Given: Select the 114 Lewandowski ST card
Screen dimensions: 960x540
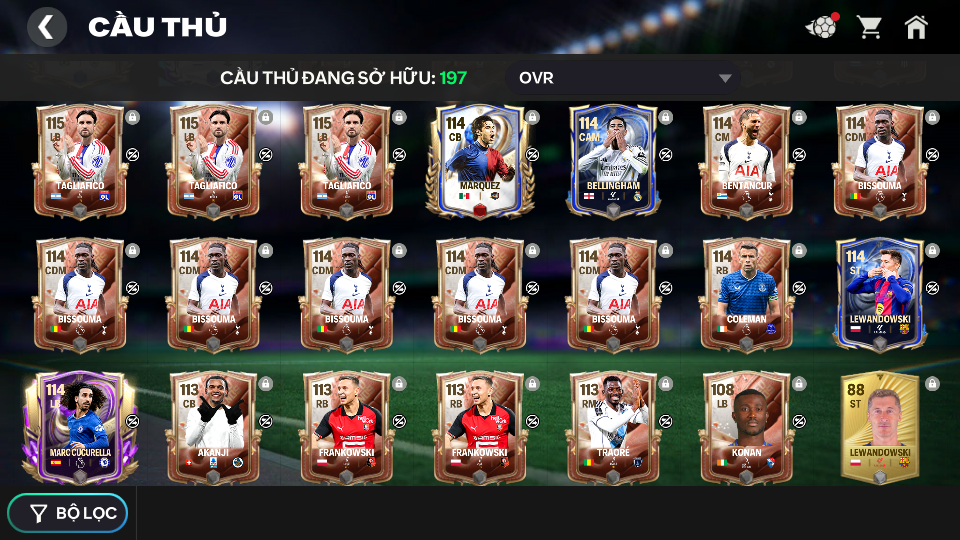Looking at the screenshot, I should pos(879,294).
